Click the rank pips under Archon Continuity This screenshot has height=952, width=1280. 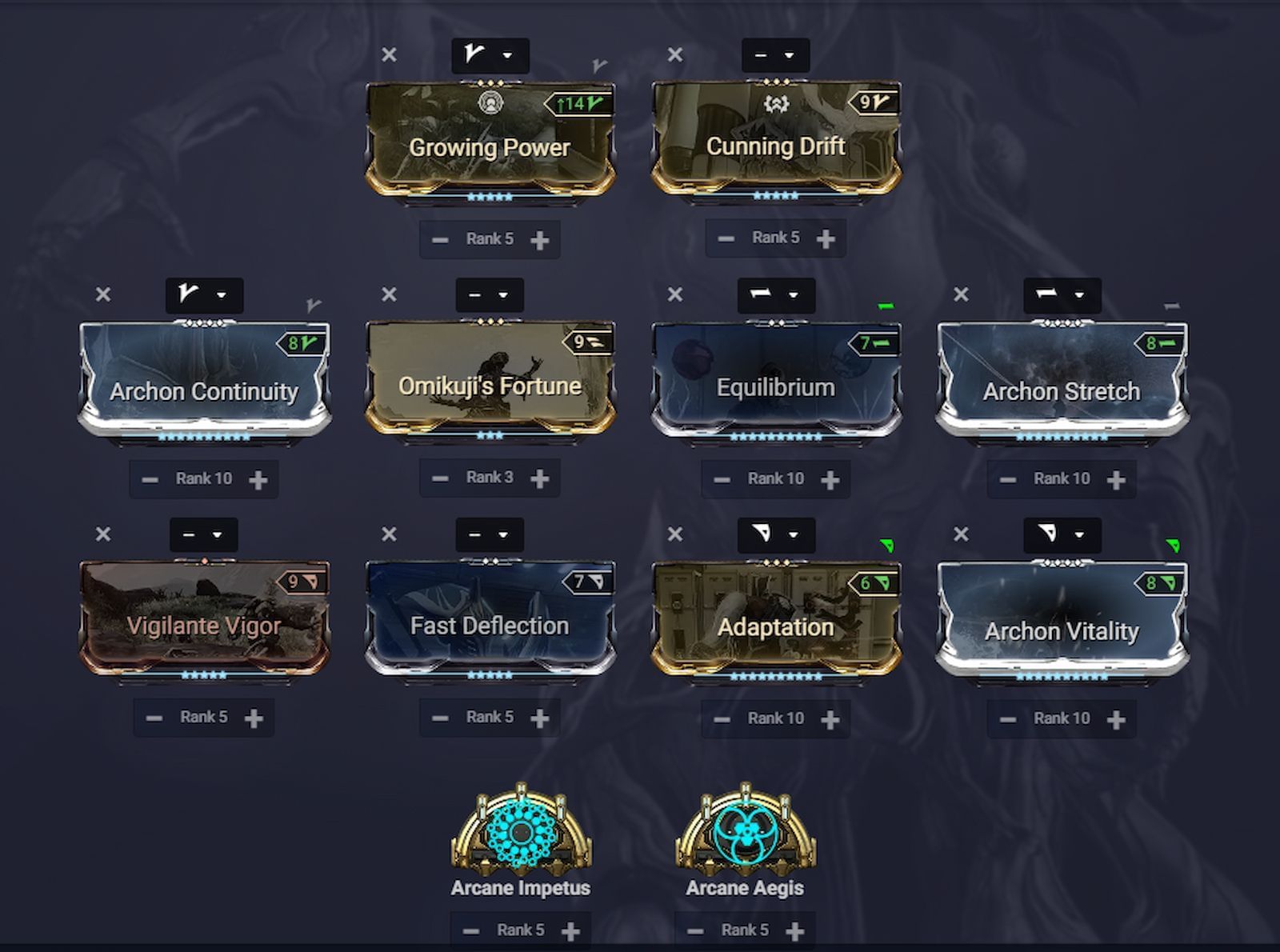(202, 436)
